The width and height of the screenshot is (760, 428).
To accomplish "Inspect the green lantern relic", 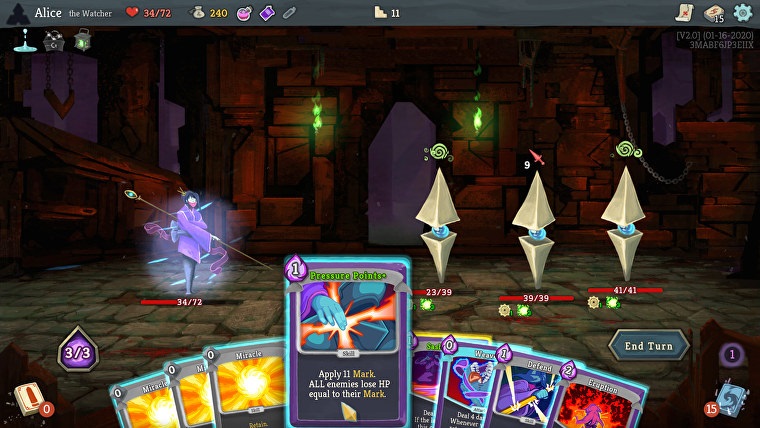I will pos(82,40).
